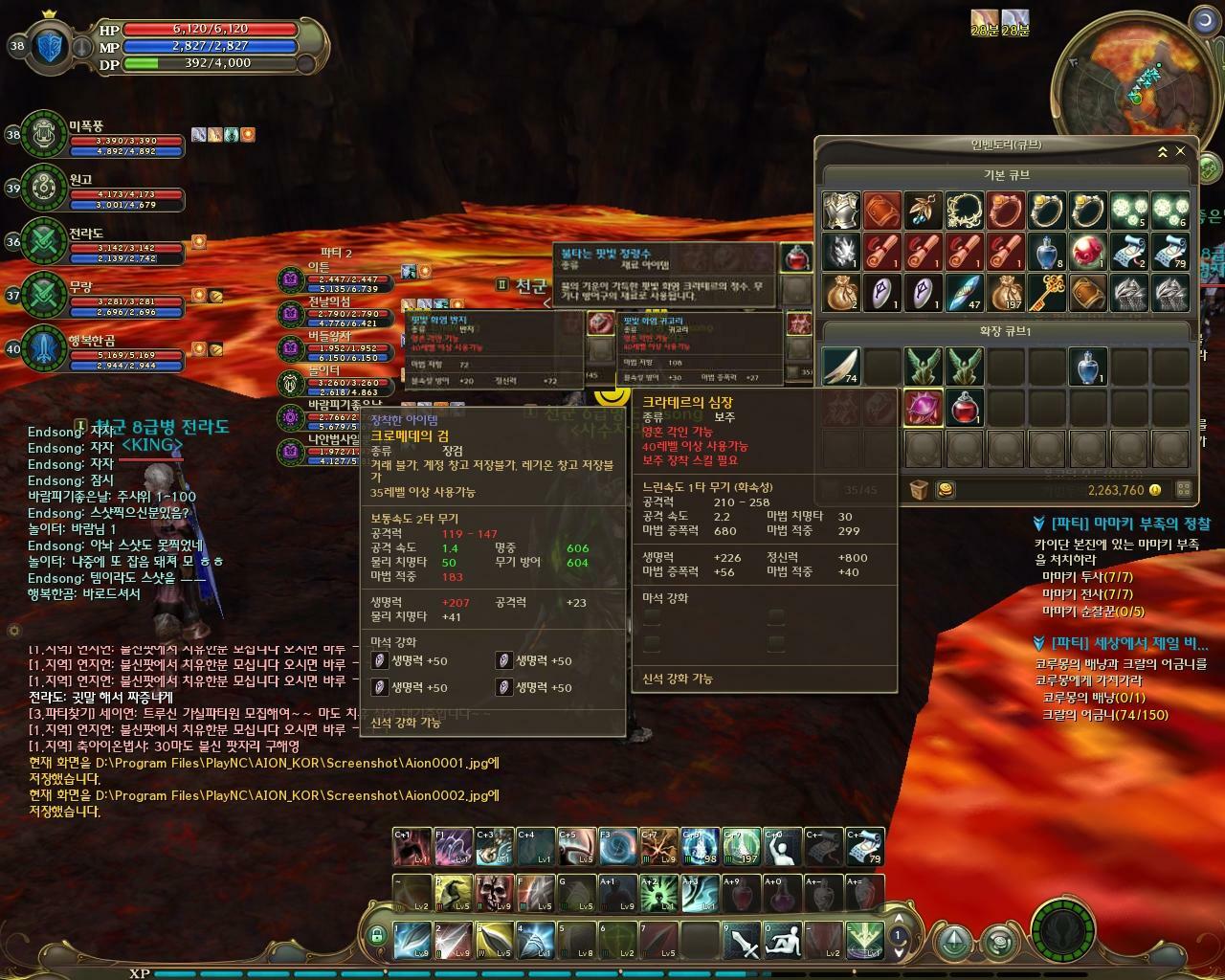Activate the skull skill on hotbar
This screenshot has height=980, width=1225.
click(494, 892)
